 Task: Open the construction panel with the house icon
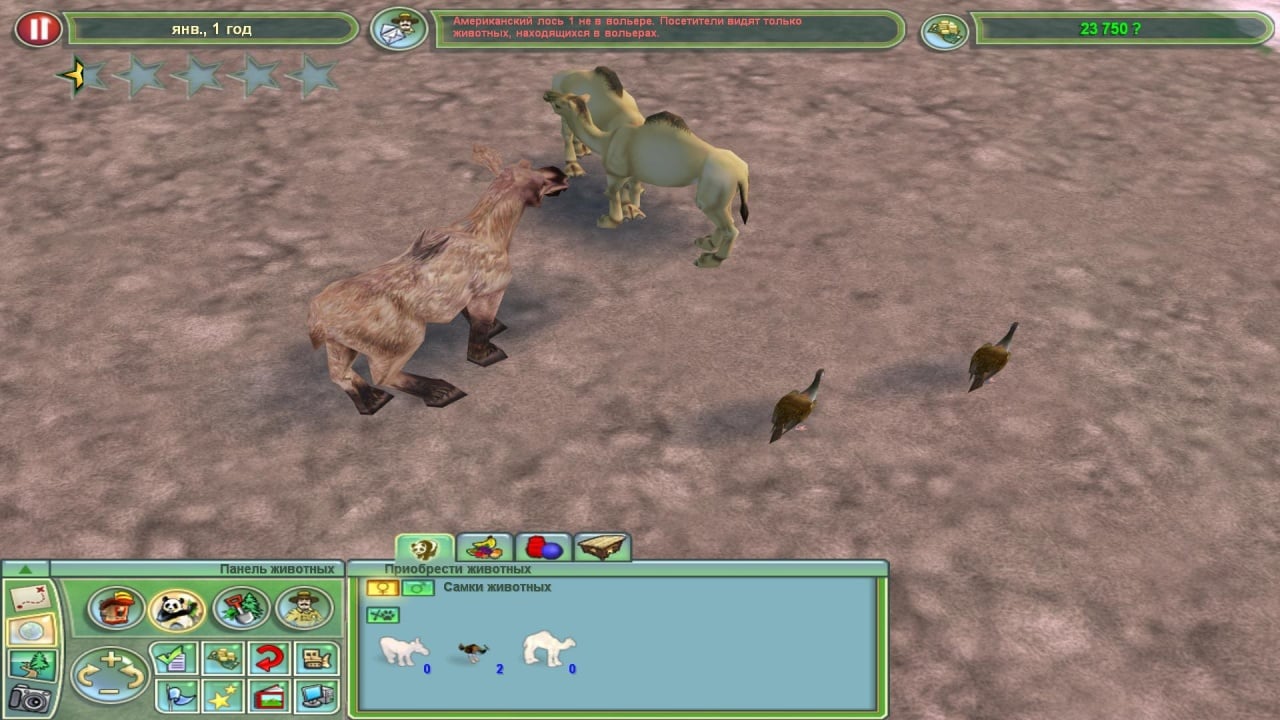point(116,608)
